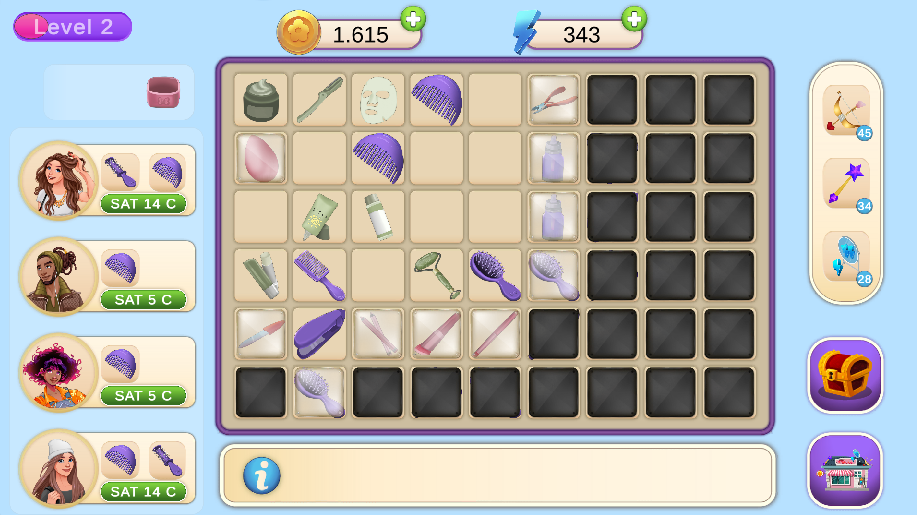The image size is (917, 515).
Task: Select the green face mask tile
Action: click(x=378, y=100)
